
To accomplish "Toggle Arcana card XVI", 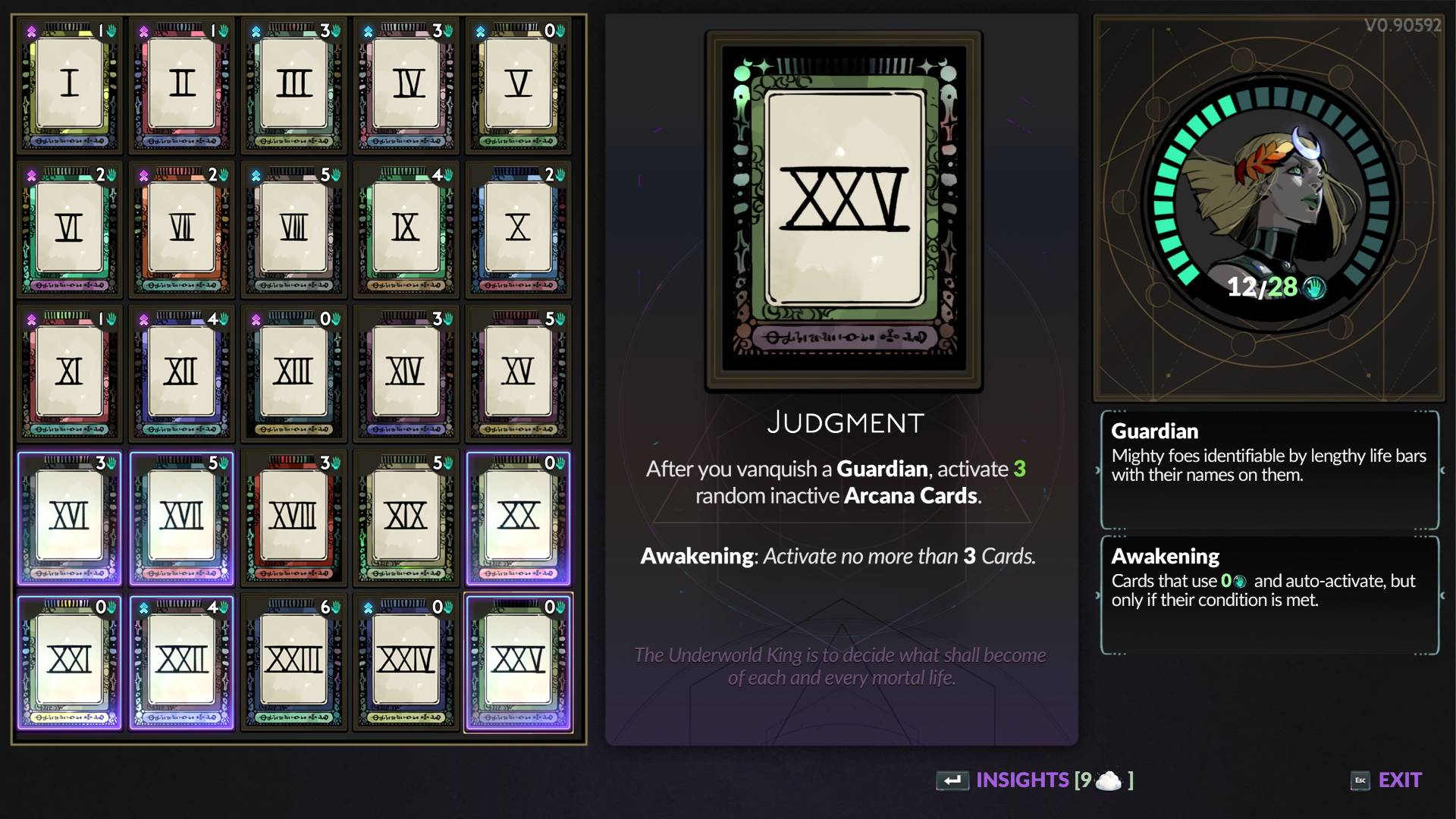I will click(70, 517).
